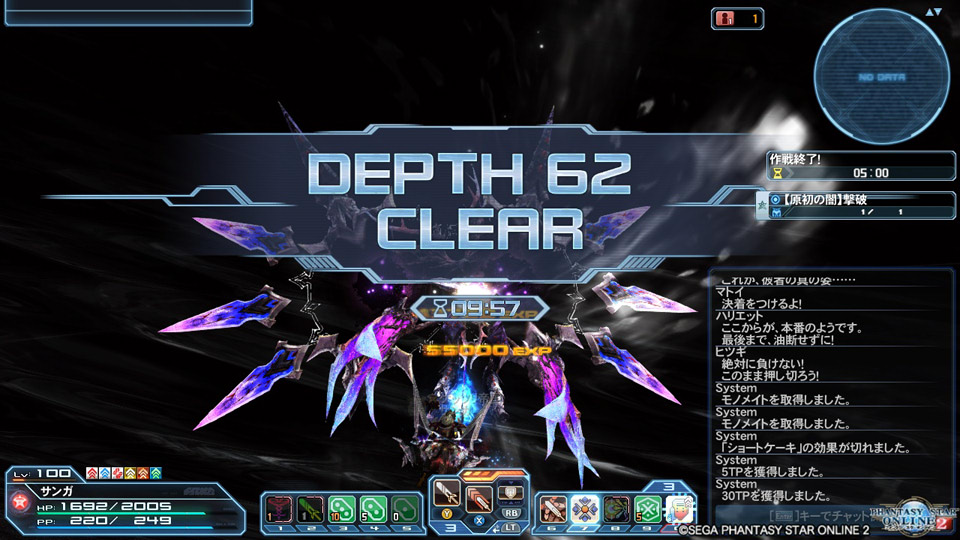Activate the dark peacock-pattern skill in slot 8
The image size is (960, 540).
[616, 509]
